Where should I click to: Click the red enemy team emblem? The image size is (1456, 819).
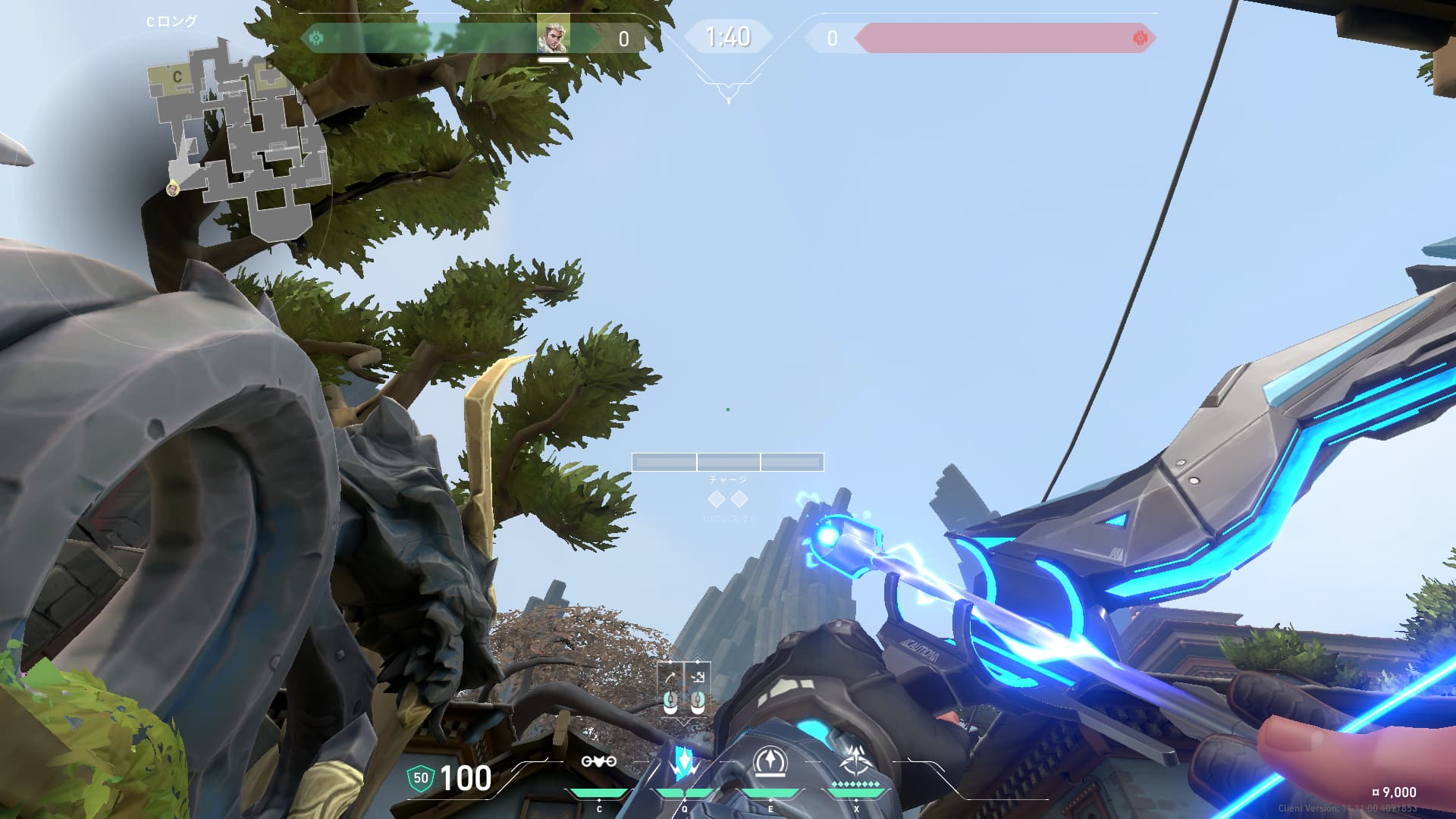[1139, 38]
